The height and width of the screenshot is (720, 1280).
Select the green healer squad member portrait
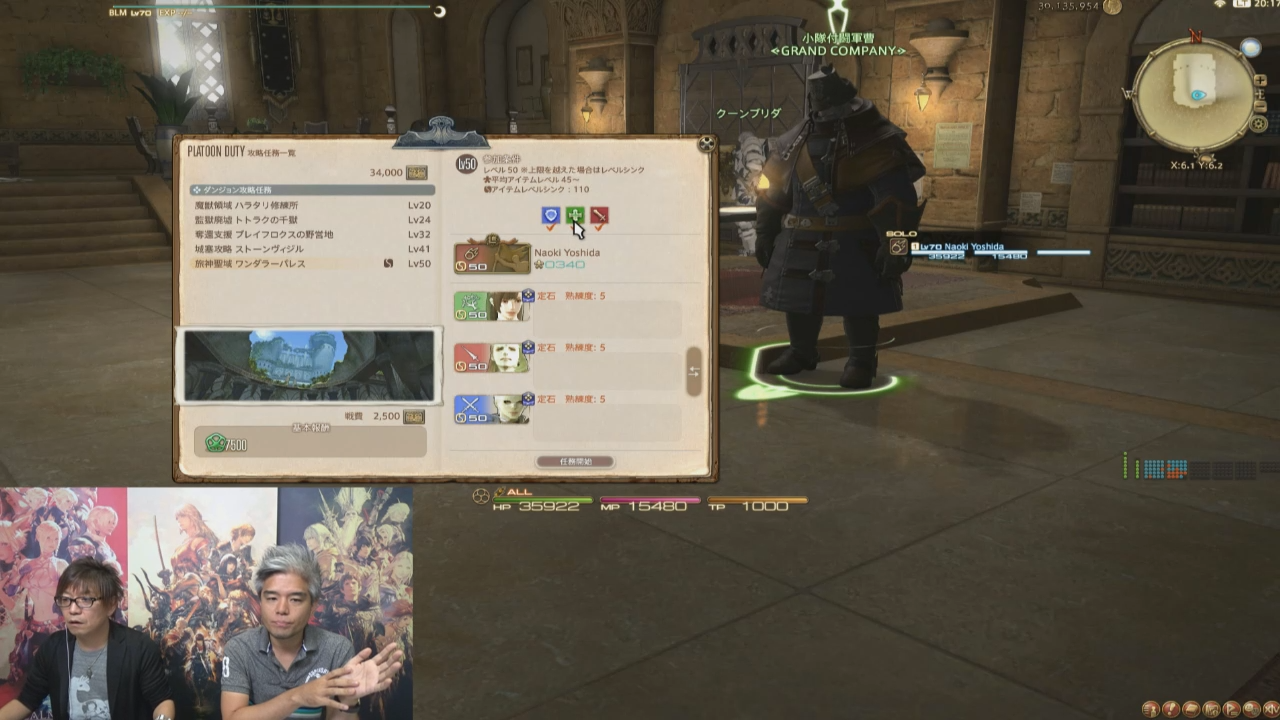(x=493, y=306)
